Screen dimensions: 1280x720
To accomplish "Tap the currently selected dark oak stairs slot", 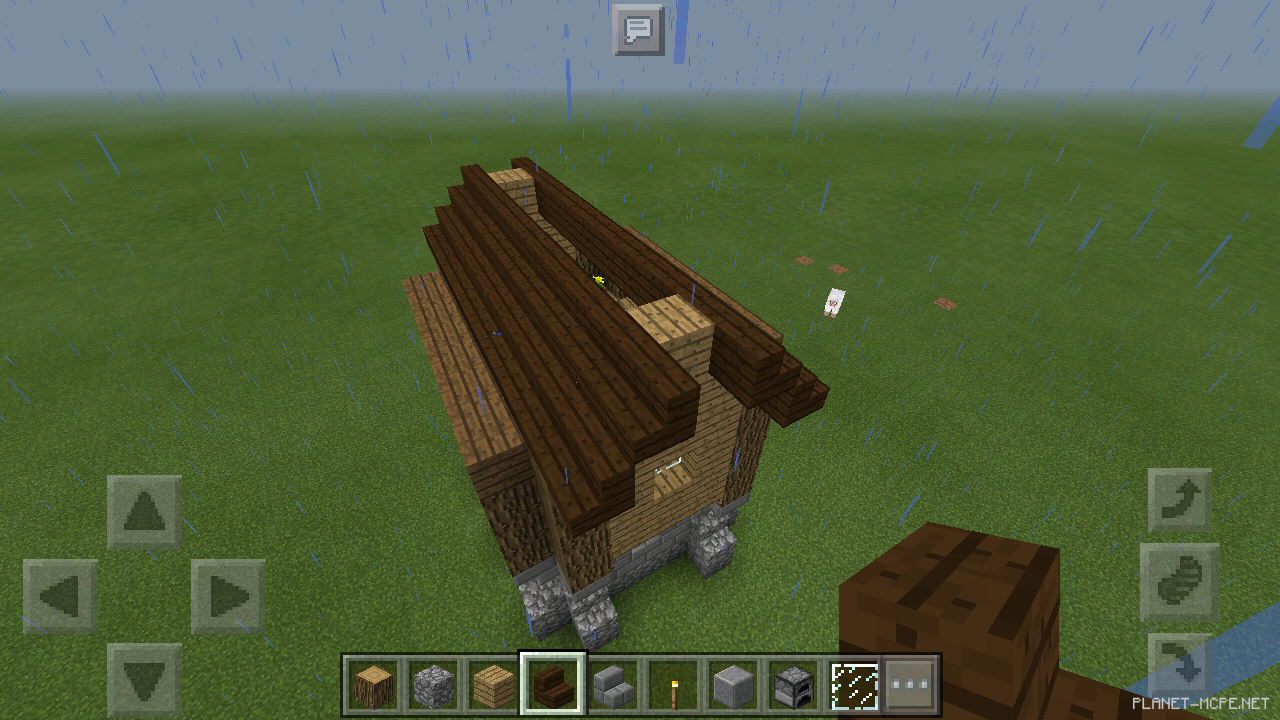I will (x=552, y=681).
